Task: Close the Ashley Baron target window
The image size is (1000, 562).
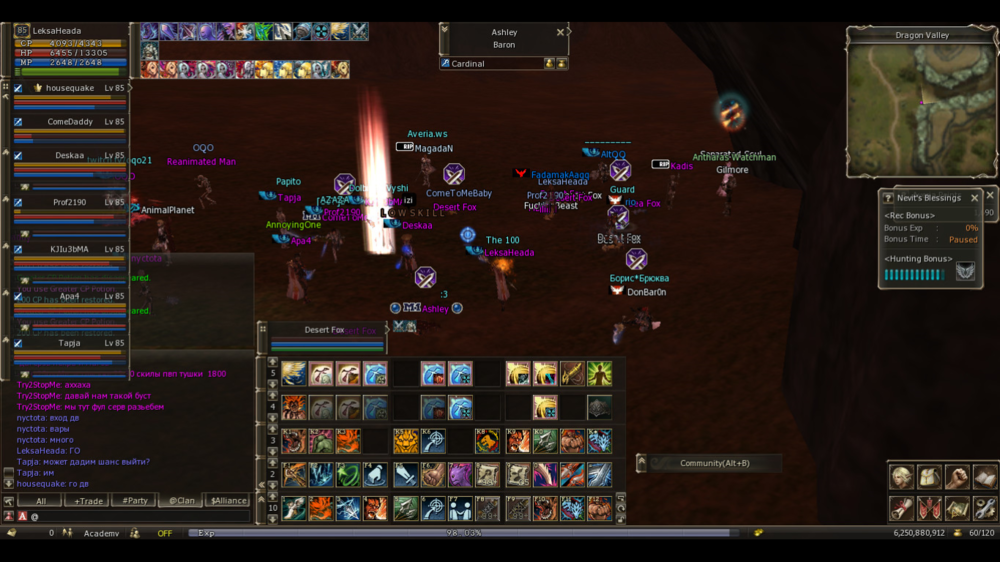Action: coord(560,33)
